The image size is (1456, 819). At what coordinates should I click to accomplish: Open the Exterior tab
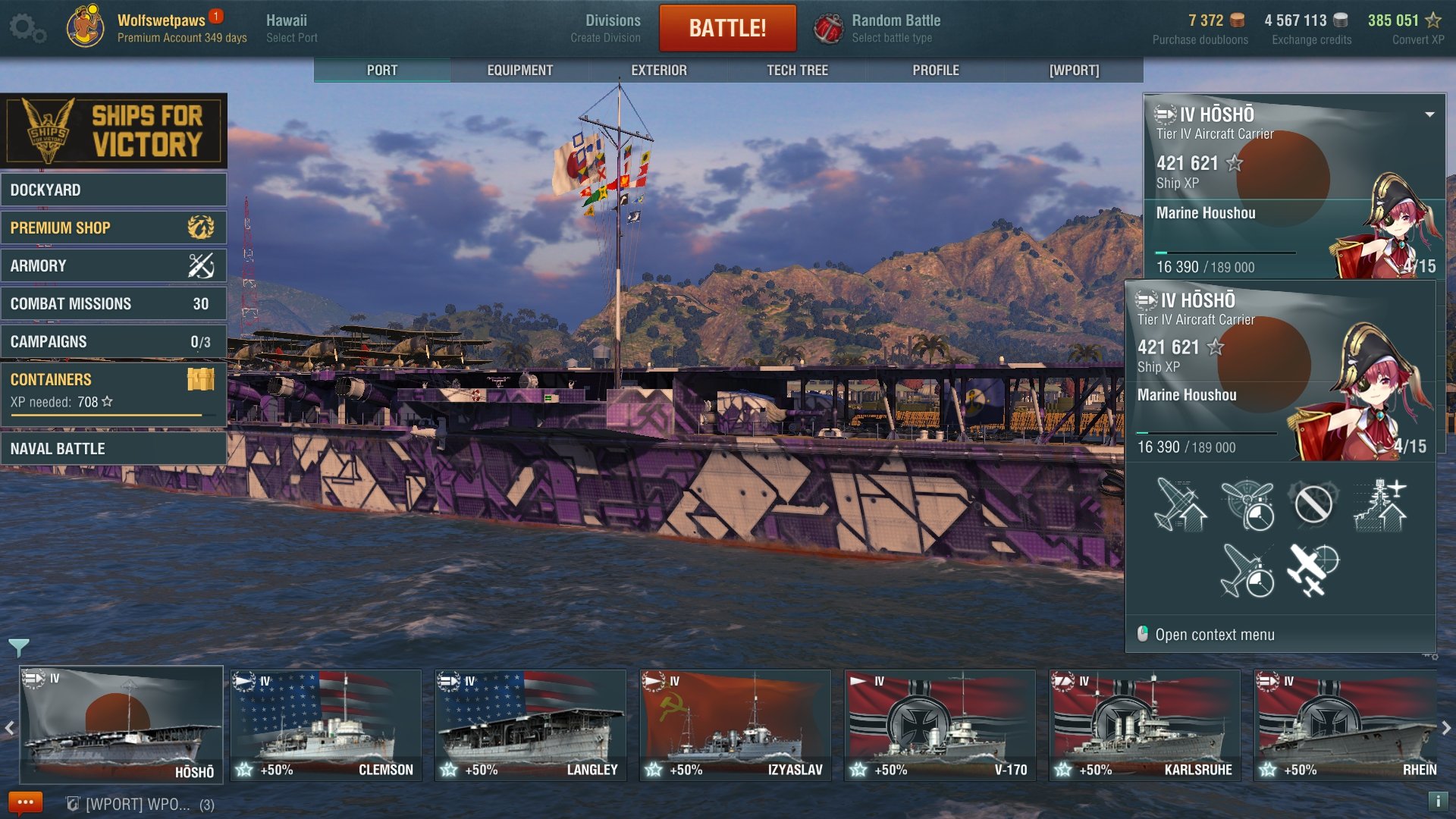pyautogui.click(x=658, y=70)
